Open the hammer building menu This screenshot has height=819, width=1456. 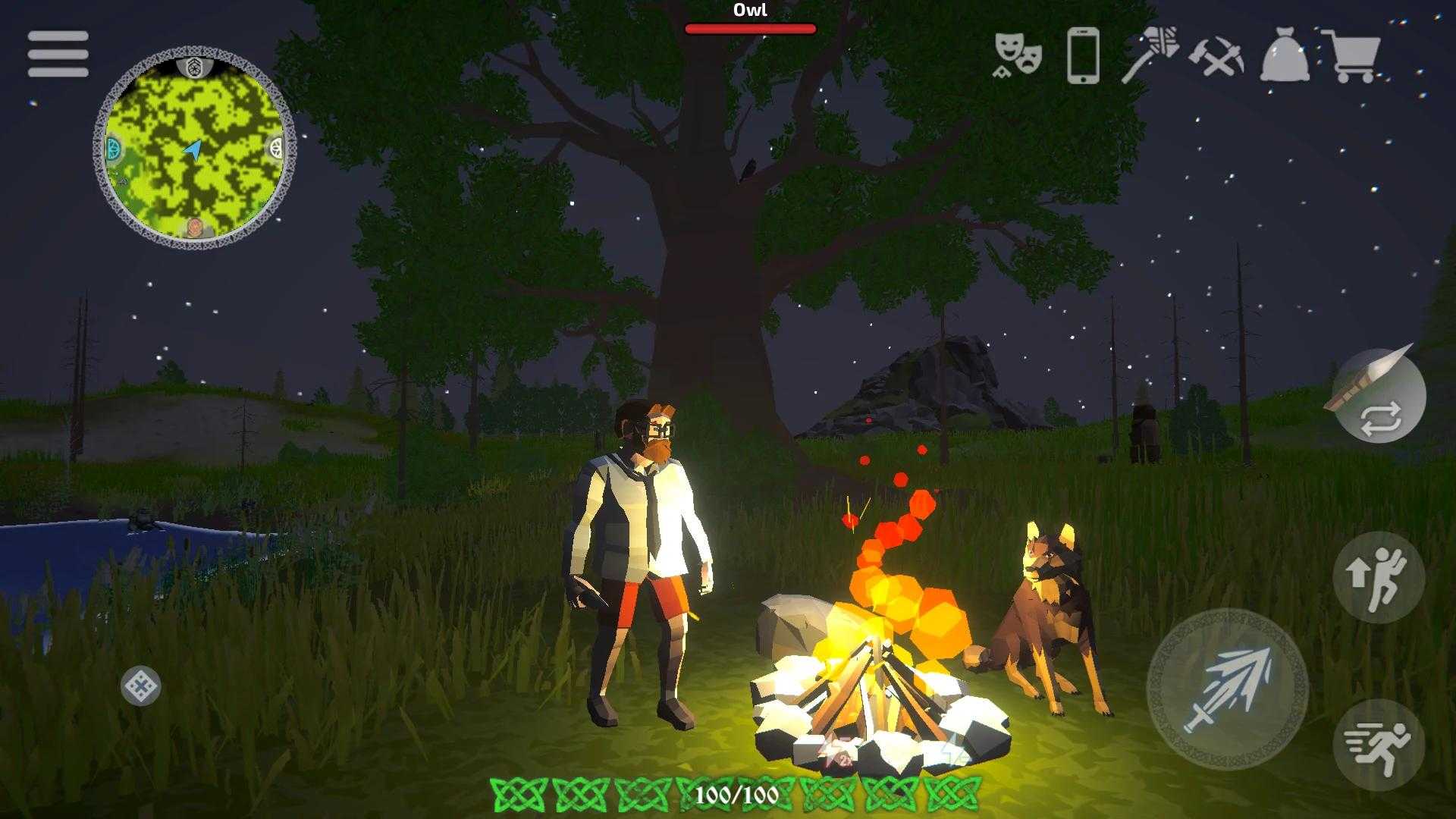click(x=1150, y=55)
